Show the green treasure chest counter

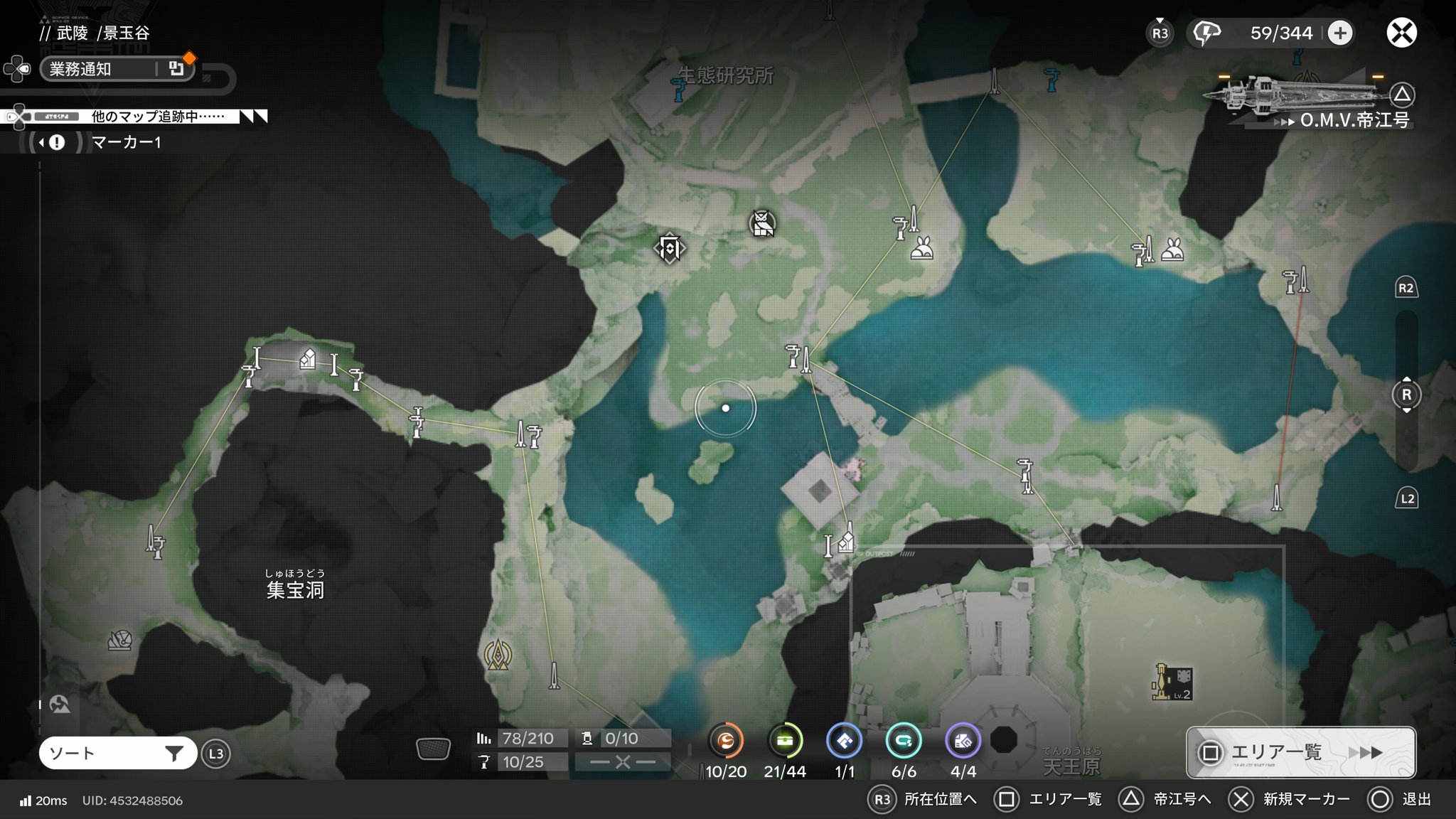tap(785, 742)
